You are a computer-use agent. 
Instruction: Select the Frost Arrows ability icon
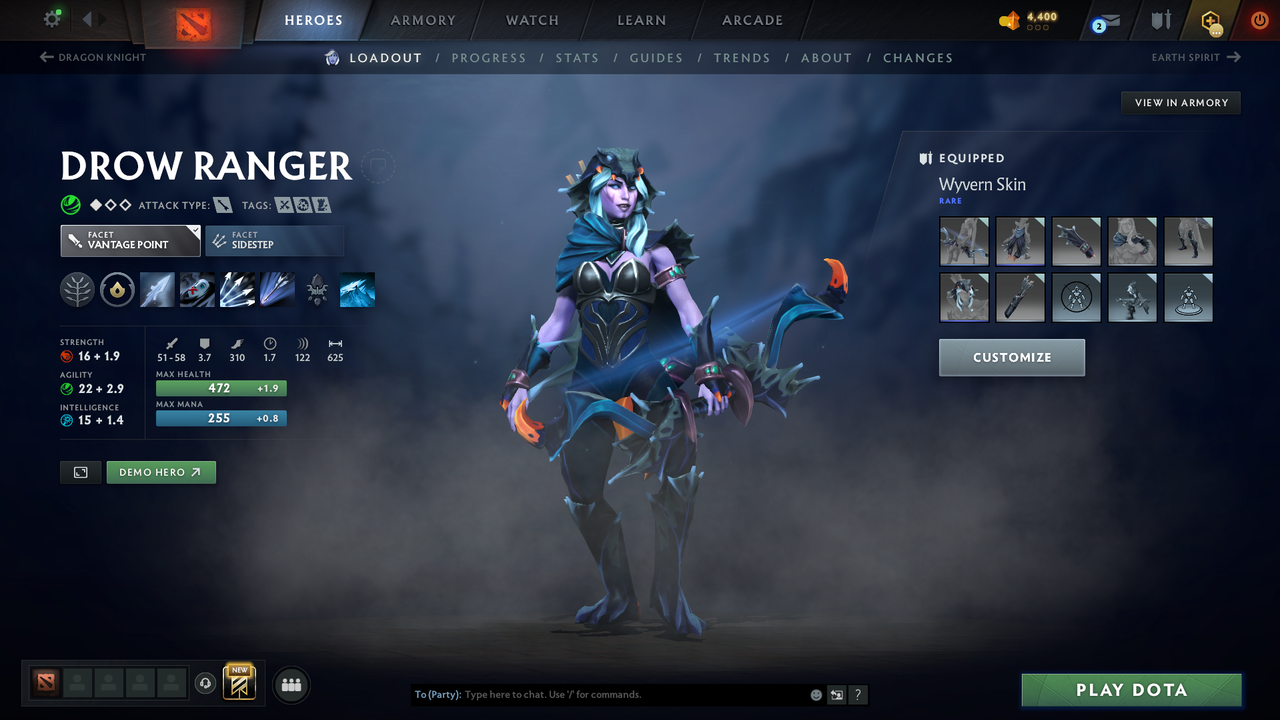point(157,290)
